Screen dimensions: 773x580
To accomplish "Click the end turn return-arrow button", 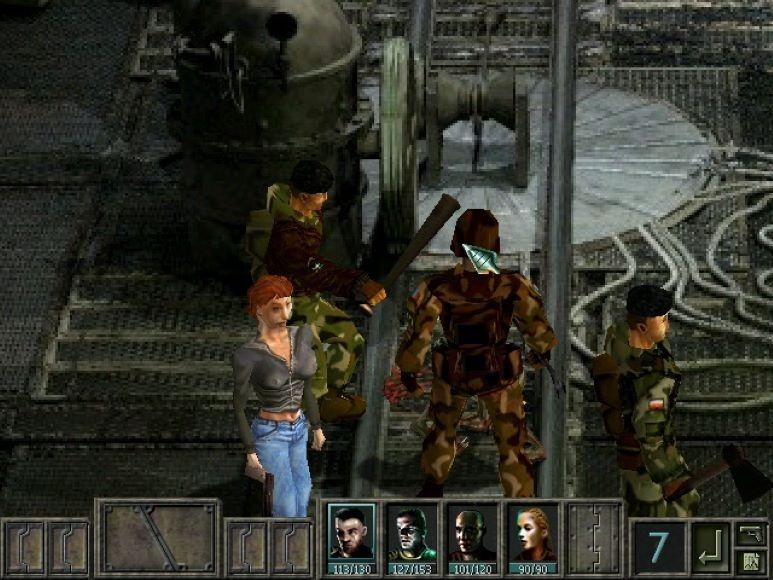I will pos(711,547).
